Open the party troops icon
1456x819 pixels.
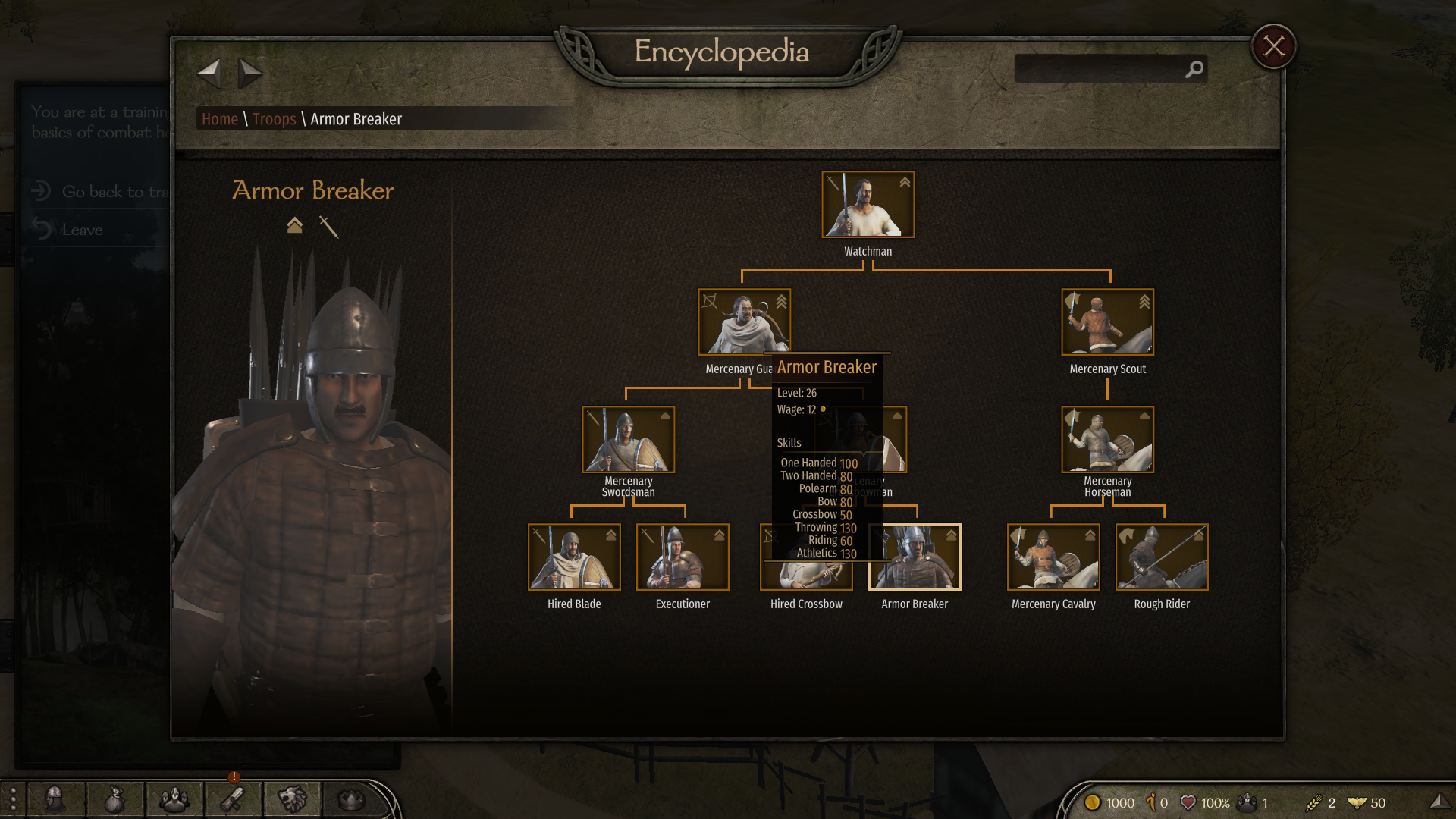174,799
